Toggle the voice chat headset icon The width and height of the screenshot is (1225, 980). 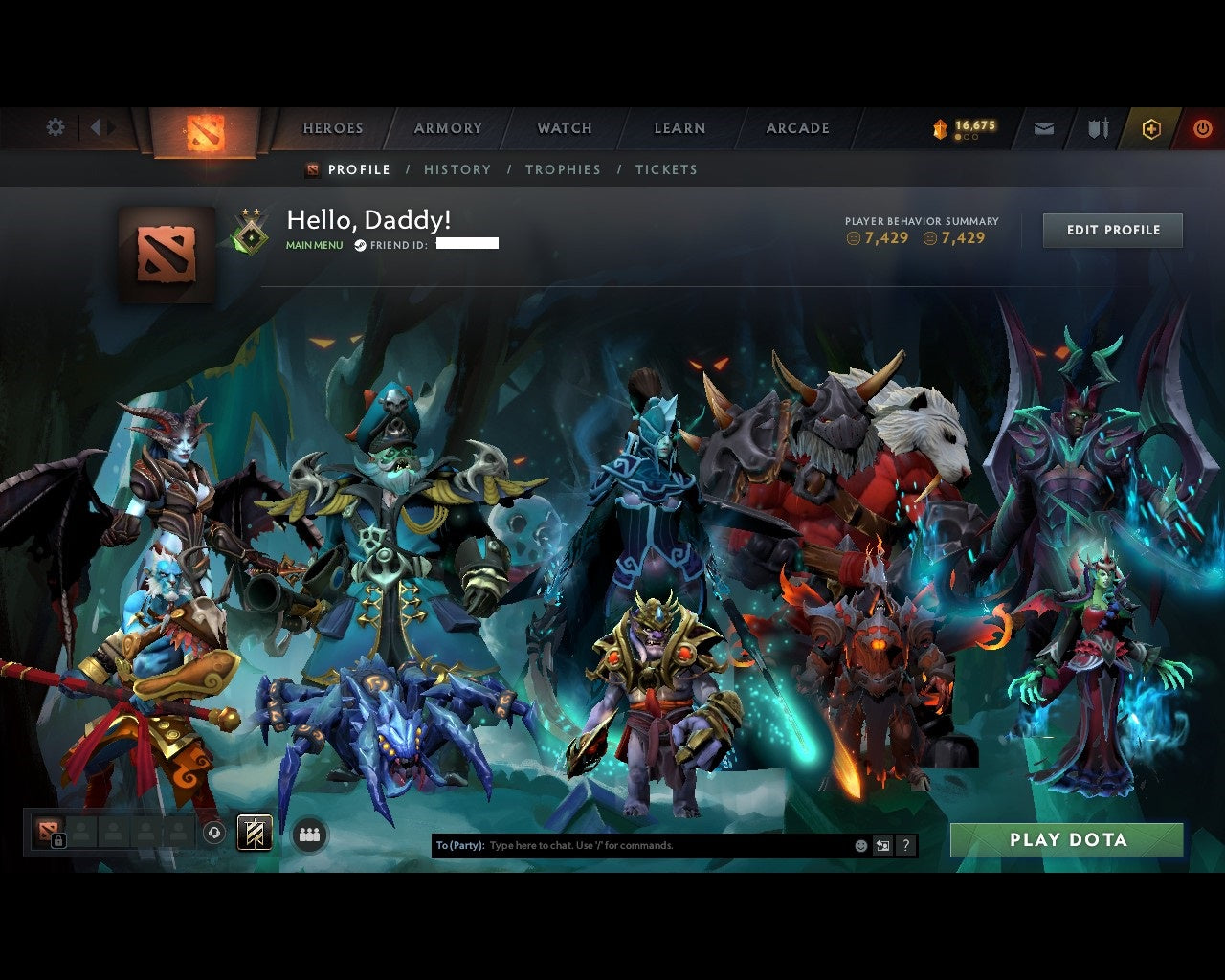tap(214, 833)
